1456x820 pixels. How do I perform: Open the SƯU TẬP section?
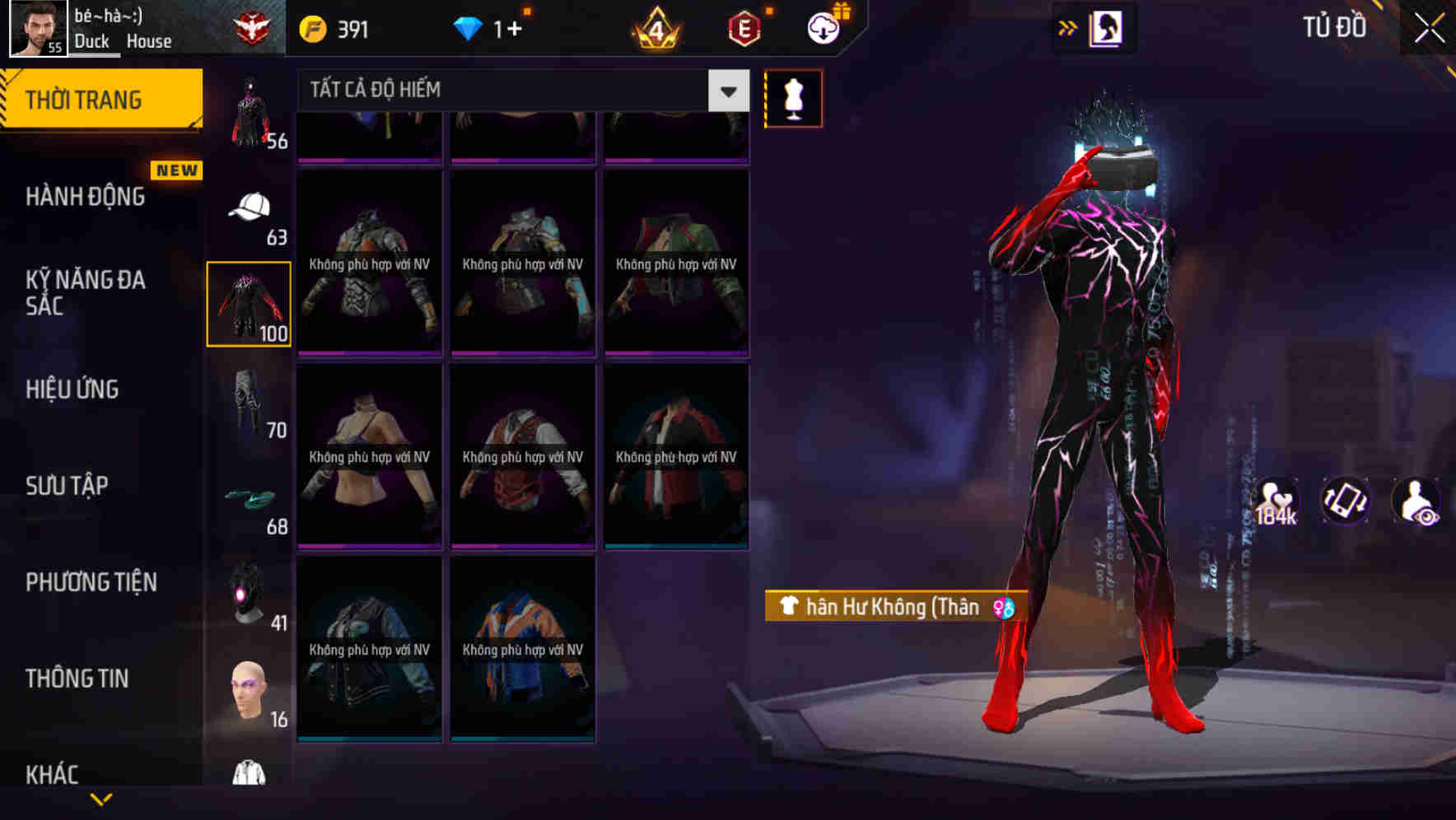pyautogui.click(x=68, y=486)
